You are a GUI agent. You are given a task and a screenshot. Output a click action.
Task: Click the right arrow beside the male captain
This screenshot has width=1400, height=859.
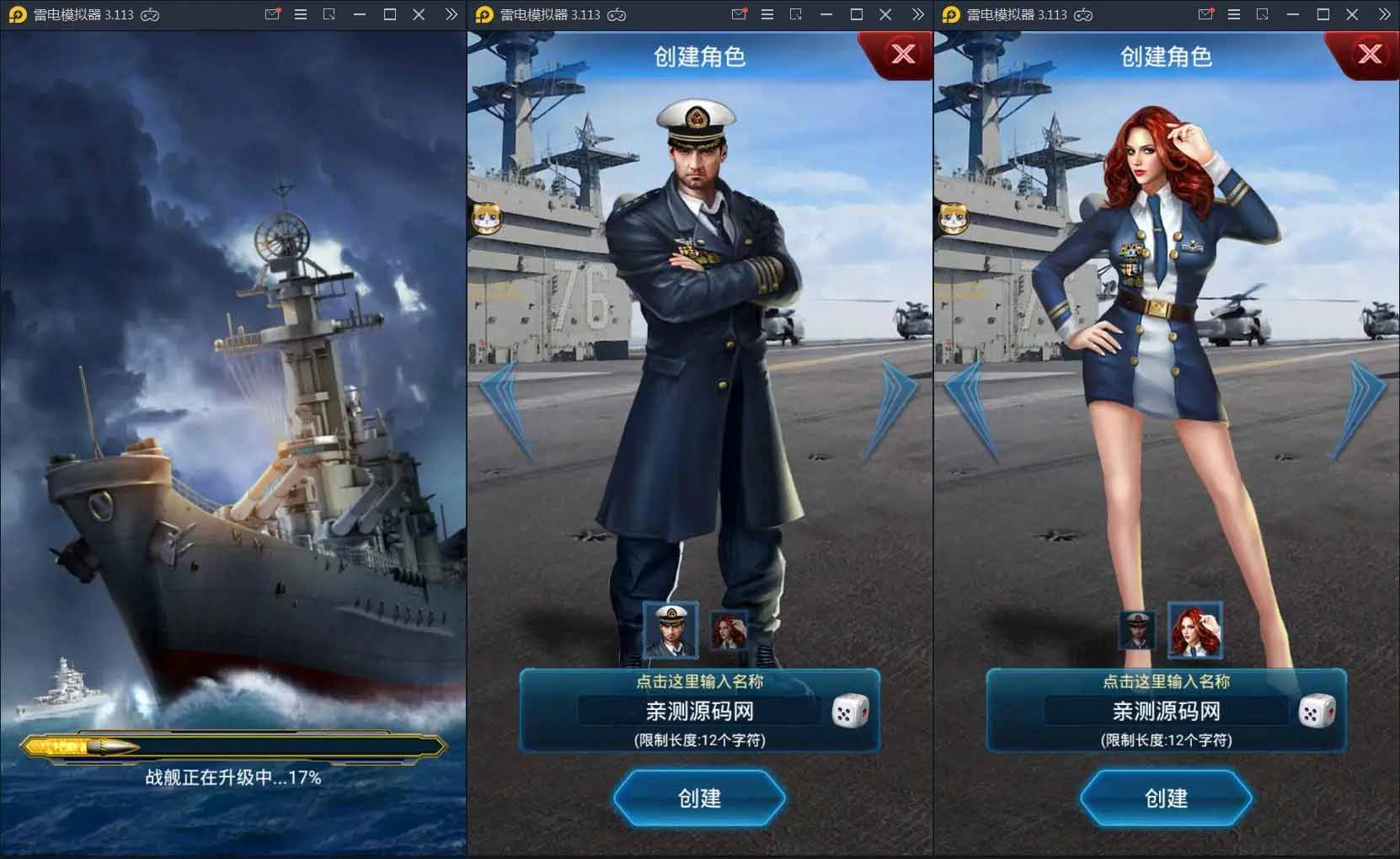[x=895, y=408]
